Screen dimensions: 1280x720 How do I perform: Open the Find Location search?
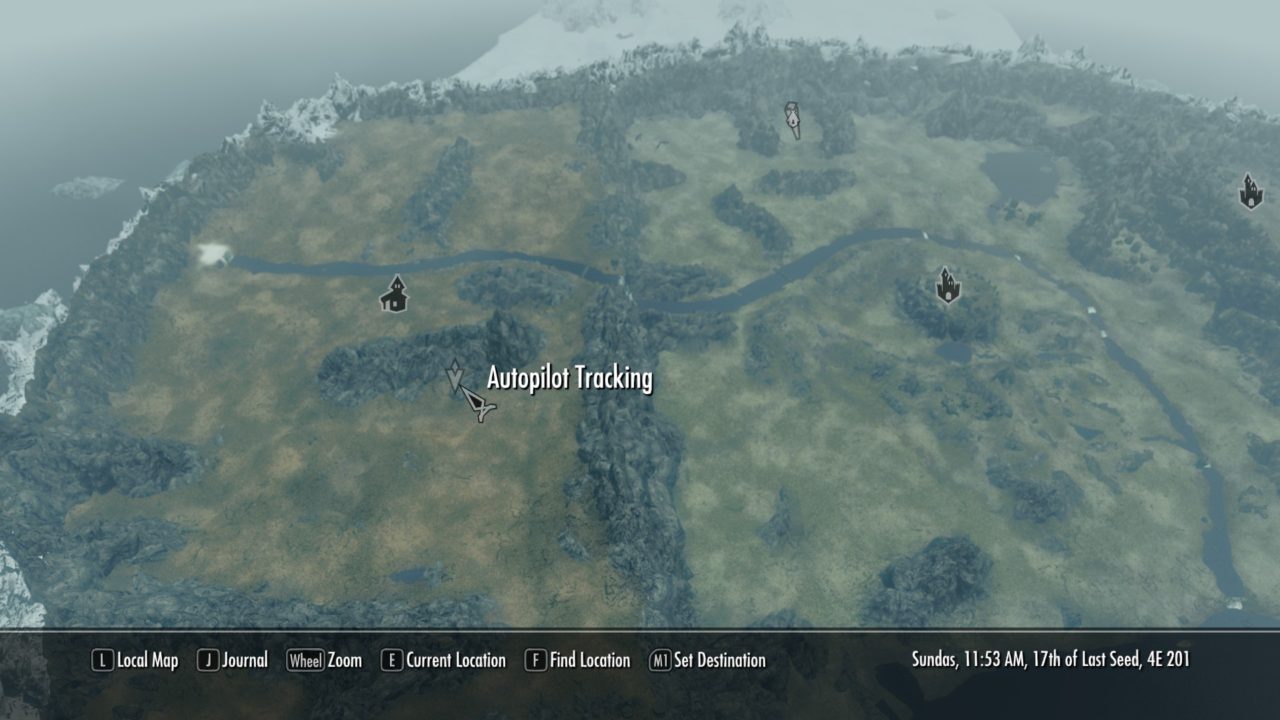pyautogui.click(x=591, y=661)
